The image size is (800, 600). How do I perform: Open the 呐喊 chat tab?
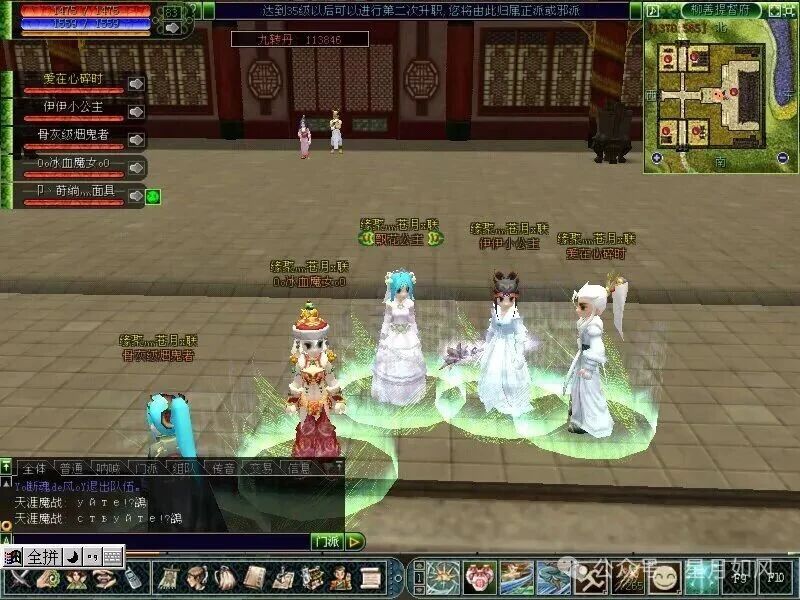click(x=107, y=467)
